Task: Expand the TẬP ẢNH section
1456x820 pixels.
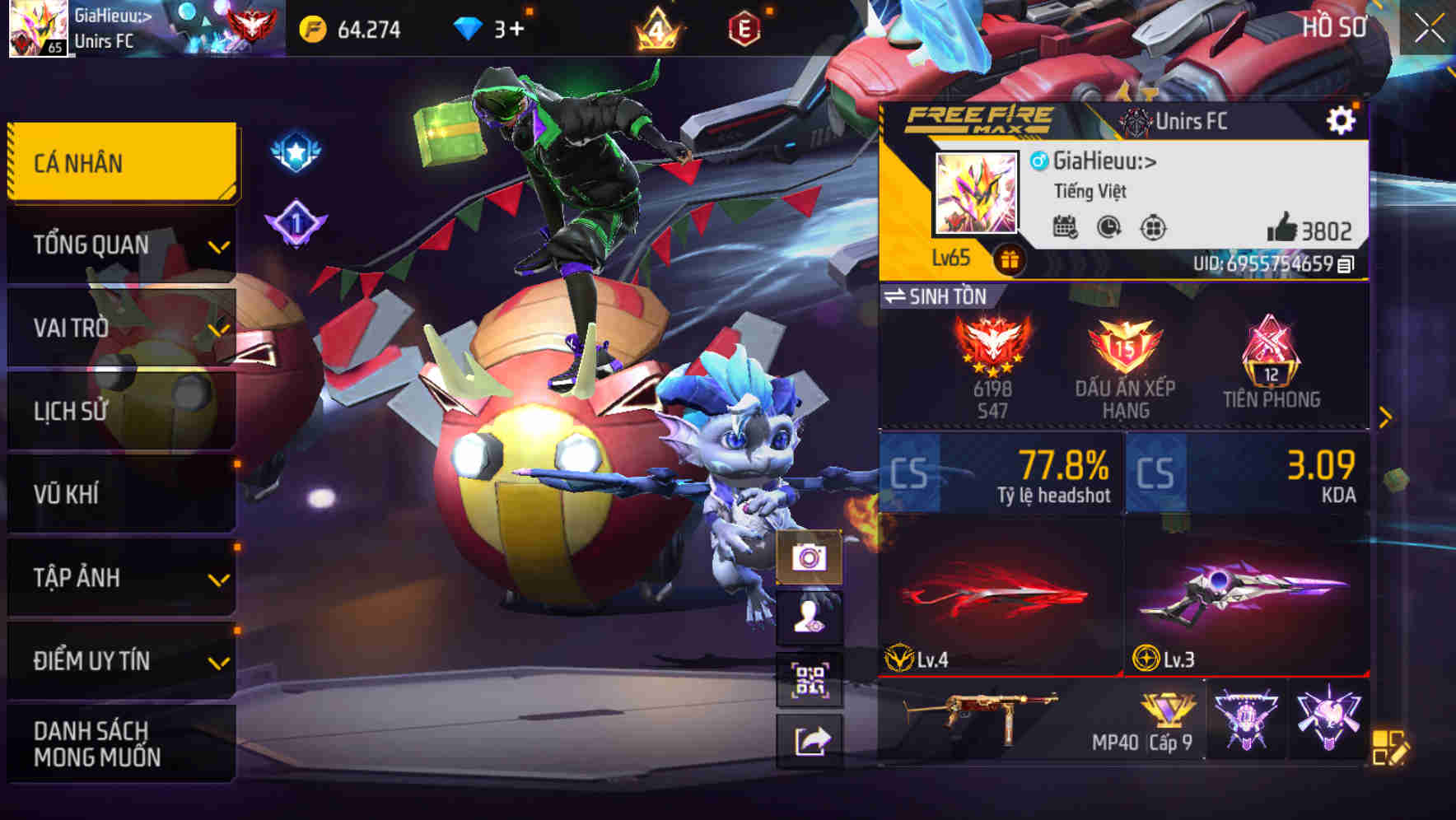Action: pyautogui.click(x=120, y=578)
